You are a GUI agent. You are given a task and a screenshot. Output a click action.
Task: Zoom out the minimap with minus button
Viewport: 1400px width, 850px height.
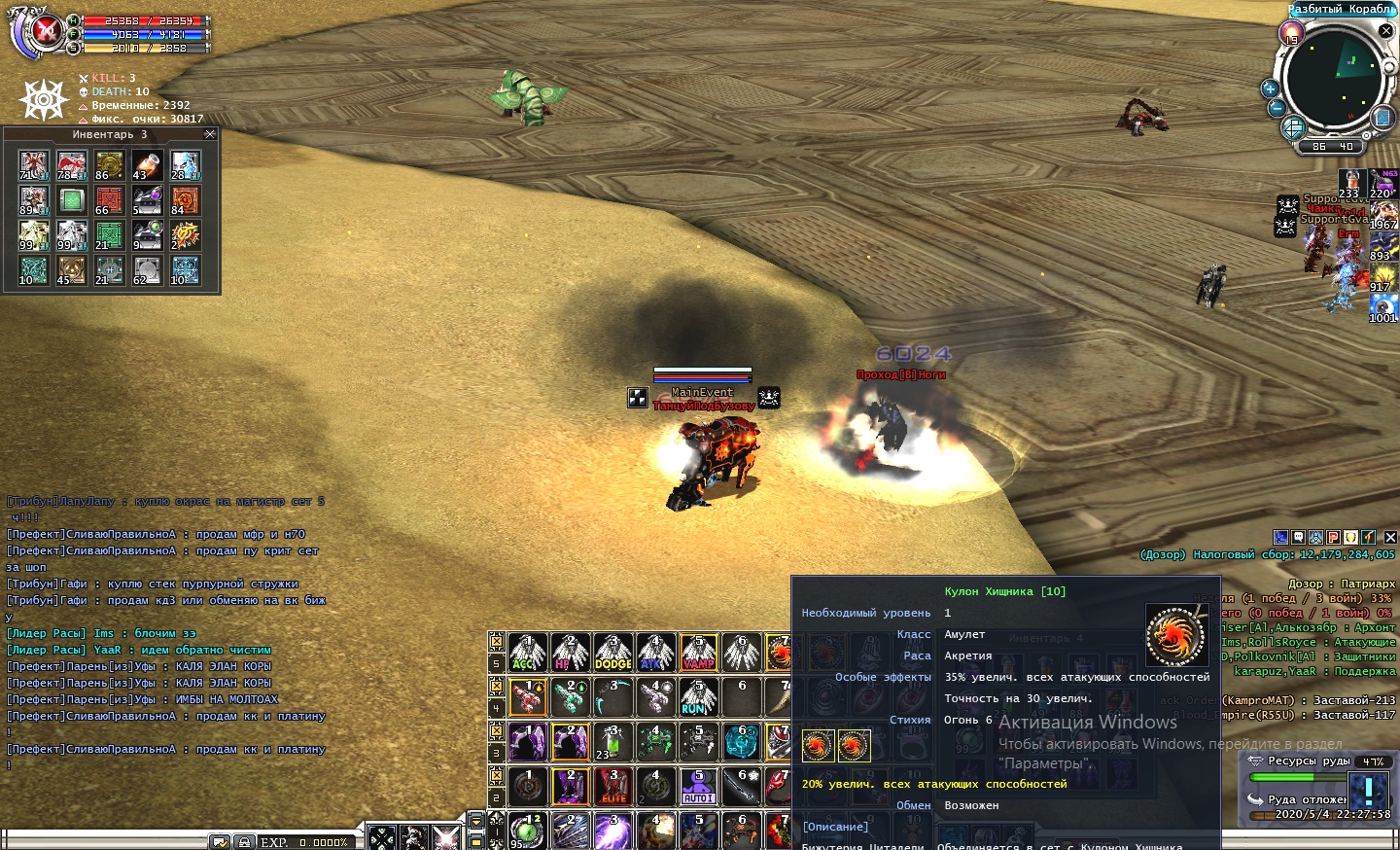click(x=1277, y=108)
